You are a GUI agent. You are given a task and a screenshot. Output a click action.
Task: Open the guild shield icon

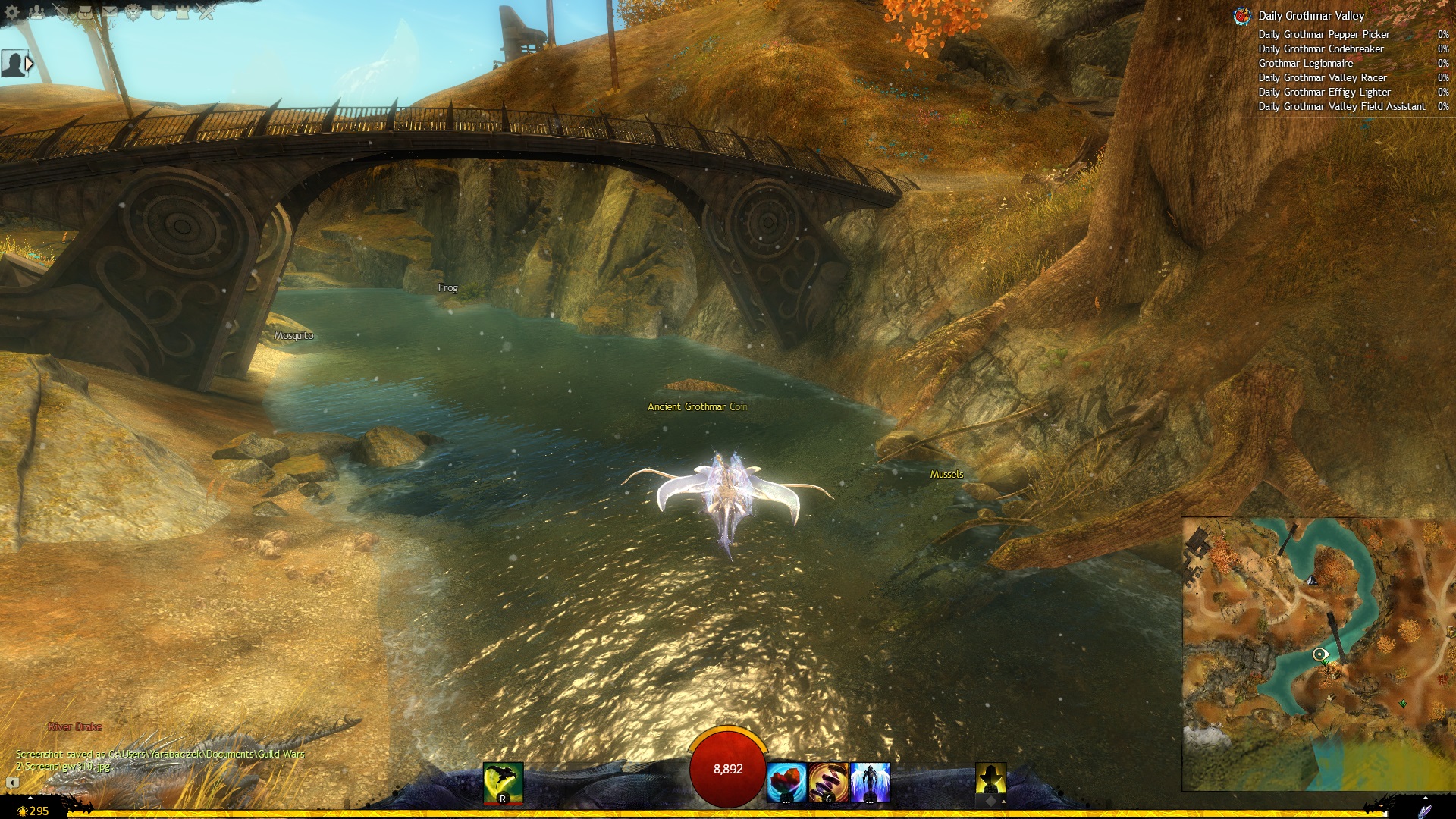click(158, 11)
